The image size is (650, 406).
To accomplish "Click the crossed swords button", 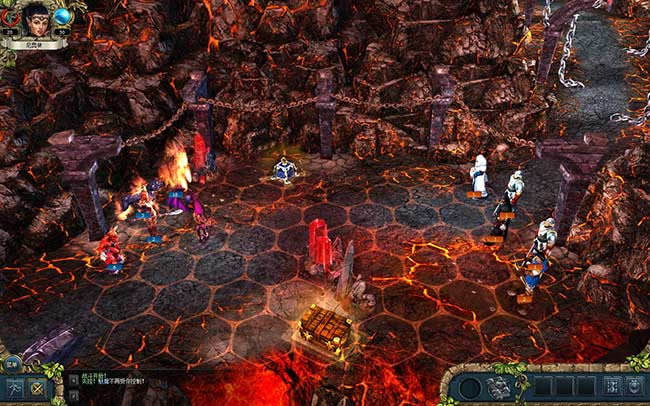I will click(x=38, y=388).
